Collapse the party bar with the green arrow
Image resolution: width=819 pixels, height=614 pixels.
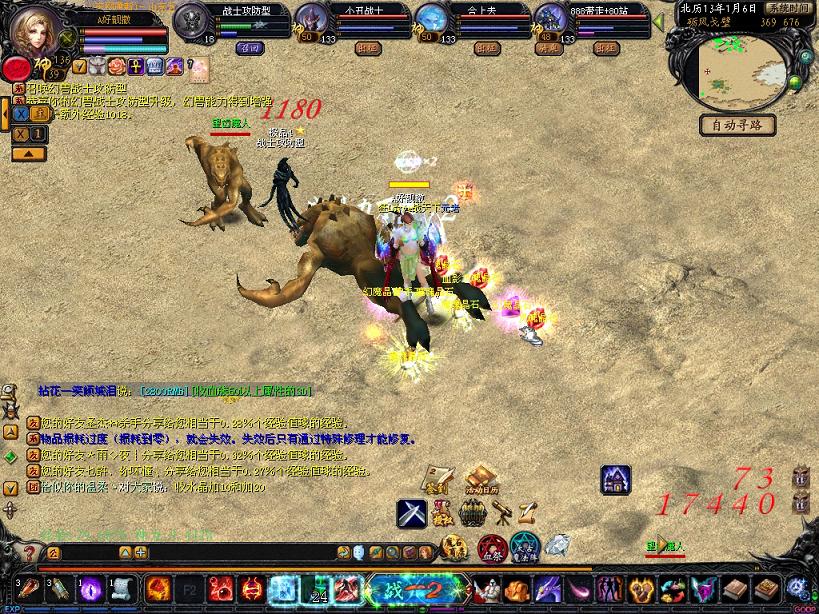(x=658, y=19)
